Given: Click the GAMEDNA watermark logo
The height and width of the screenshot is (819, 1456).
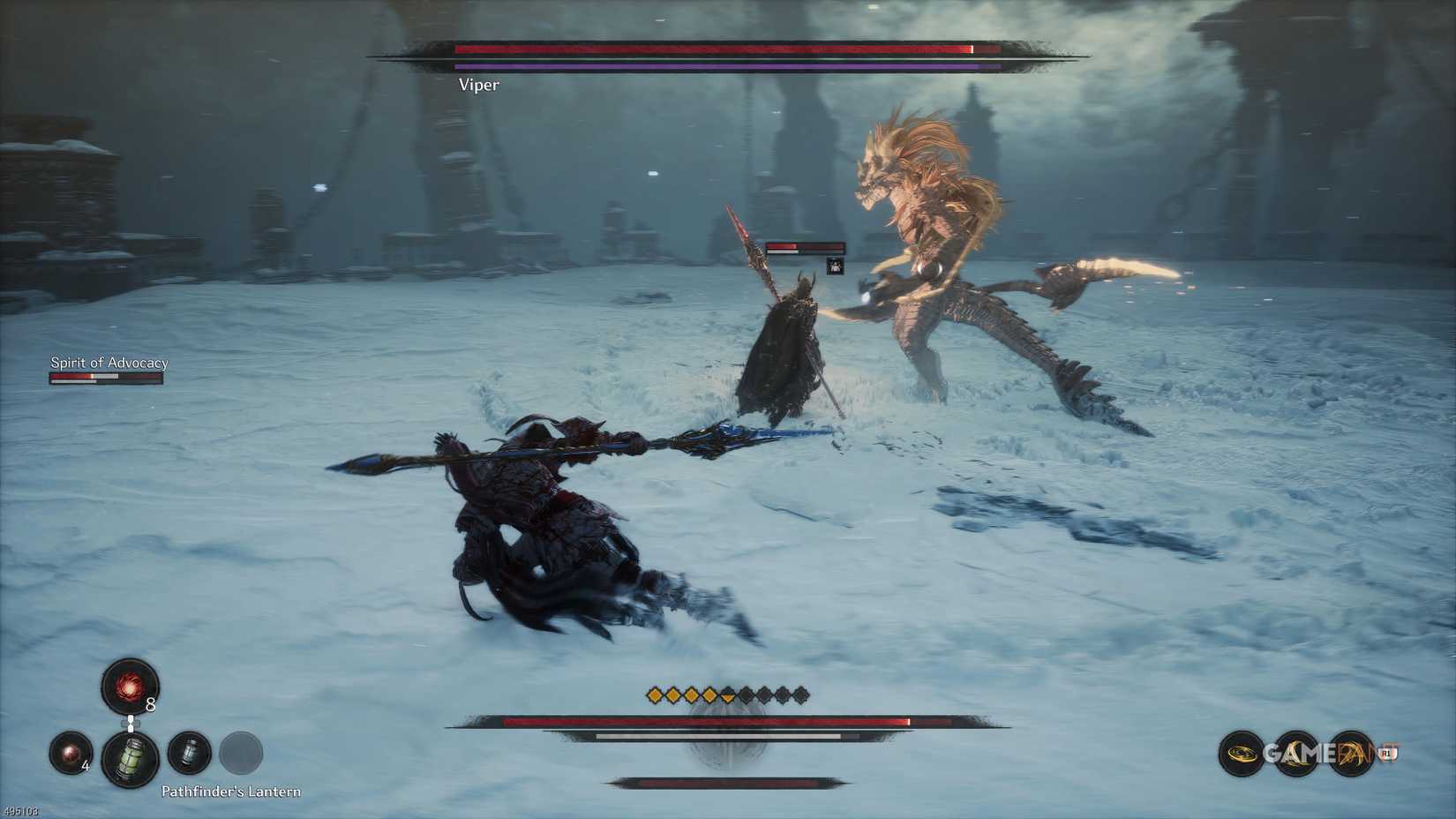Looking at the screenshot, I should tap(1315, 754).
